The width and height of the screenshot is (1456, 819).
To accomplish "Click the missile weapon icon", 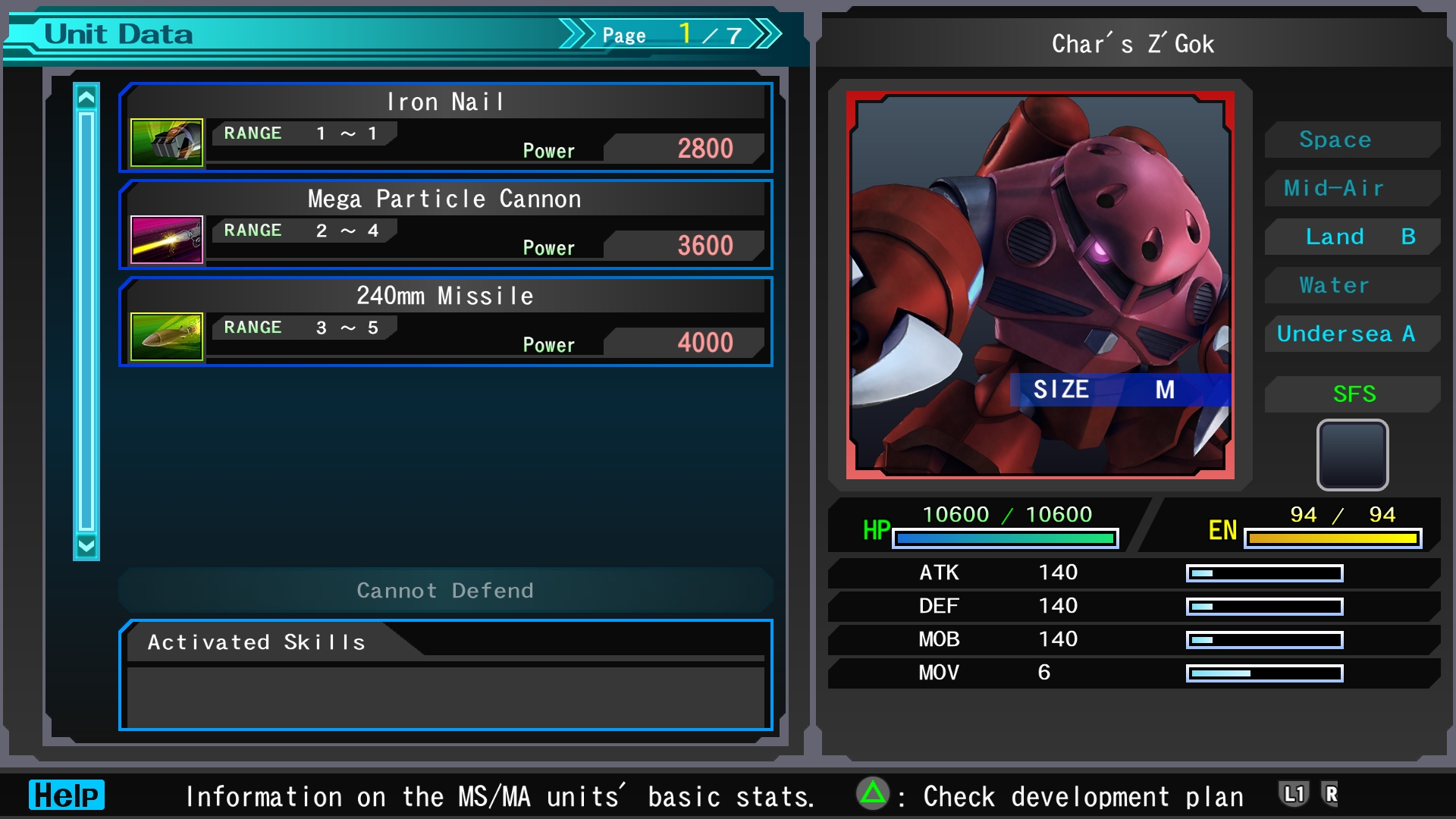I will pos(167,336).
